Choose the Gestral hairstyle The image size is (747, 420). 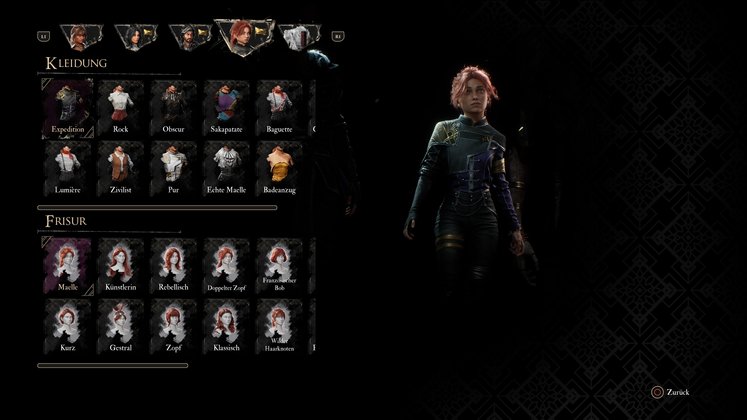pyautogui.click(x=121, y=325)
